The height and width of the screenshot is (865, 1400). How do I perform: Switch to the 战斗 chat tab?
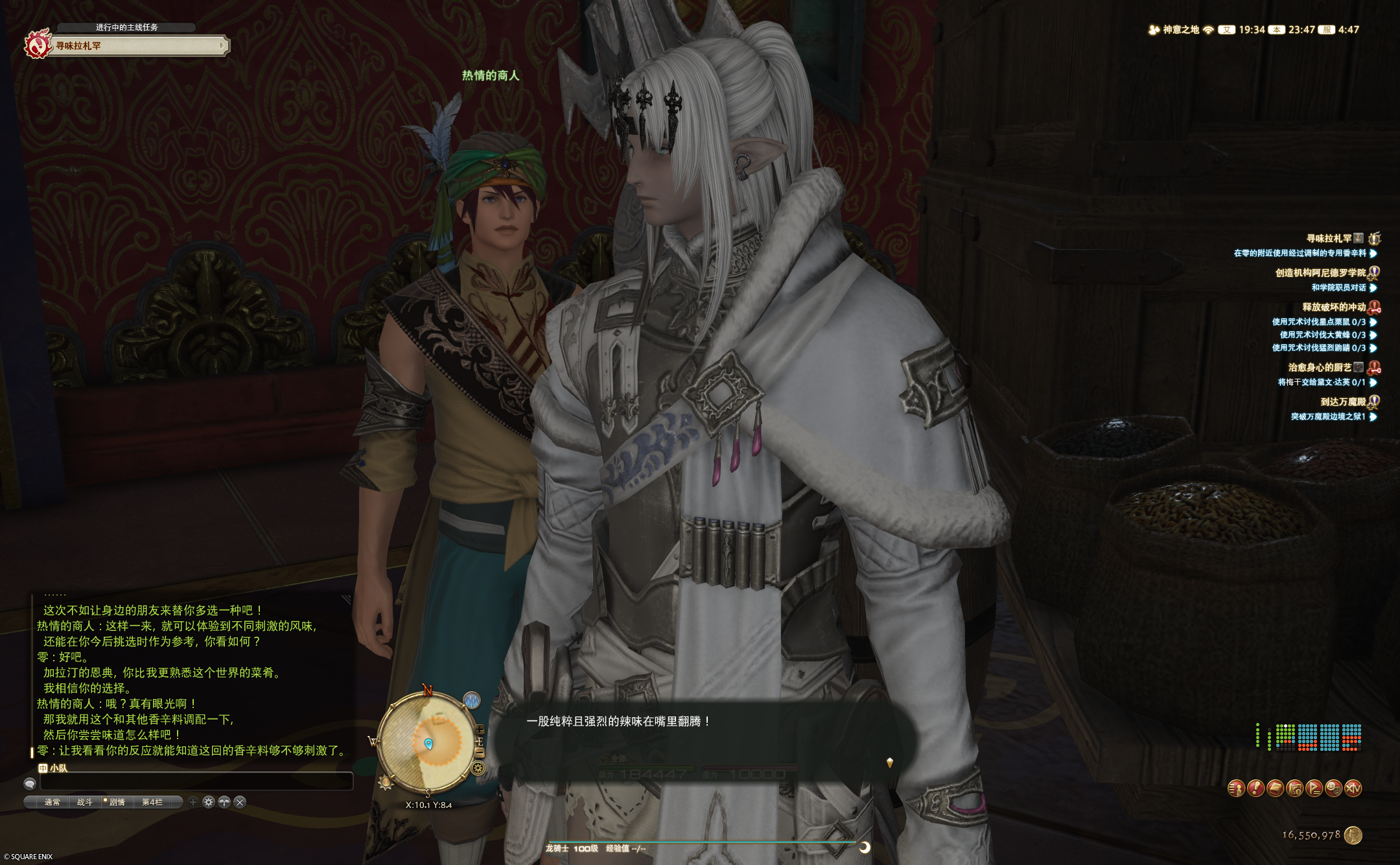84,802
